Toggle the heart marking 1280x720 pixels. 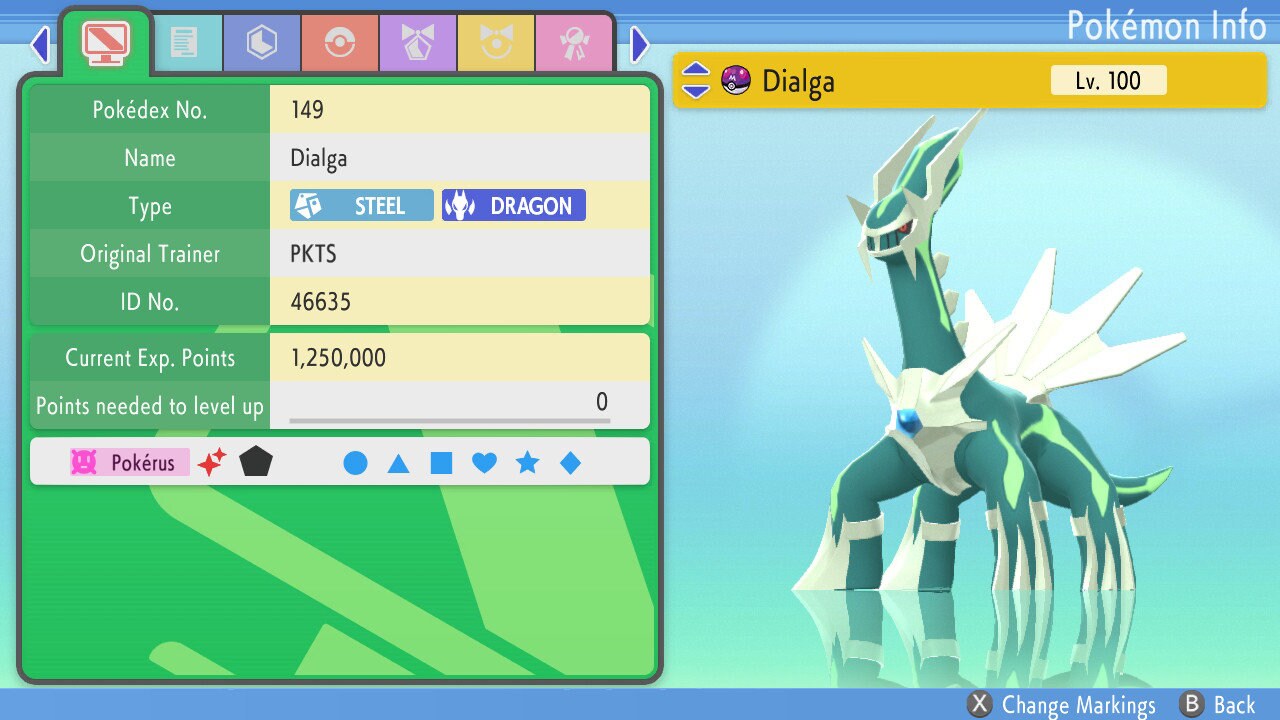484,463
